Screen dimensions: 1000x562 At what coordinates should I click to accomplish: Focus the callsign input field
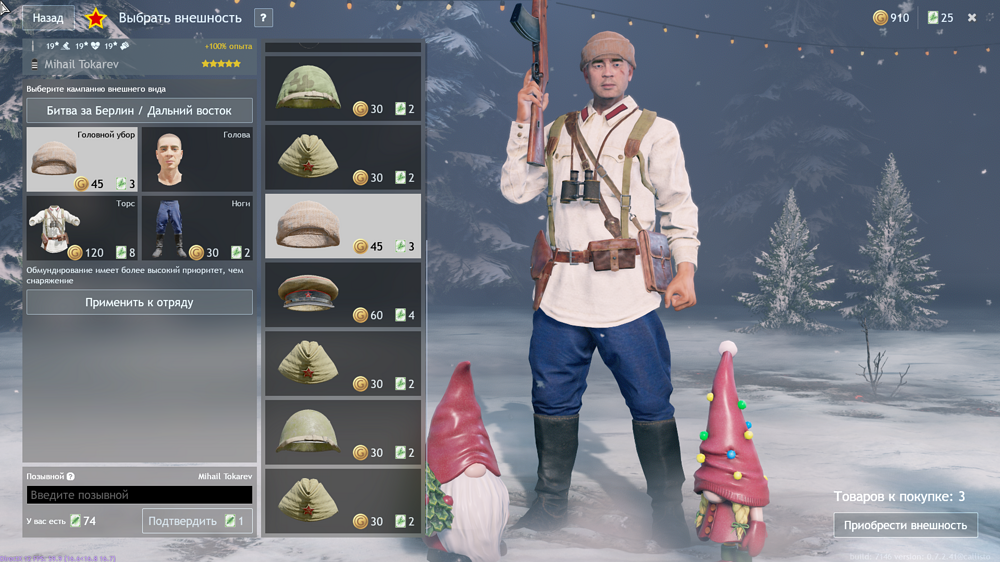click(139, 495)
